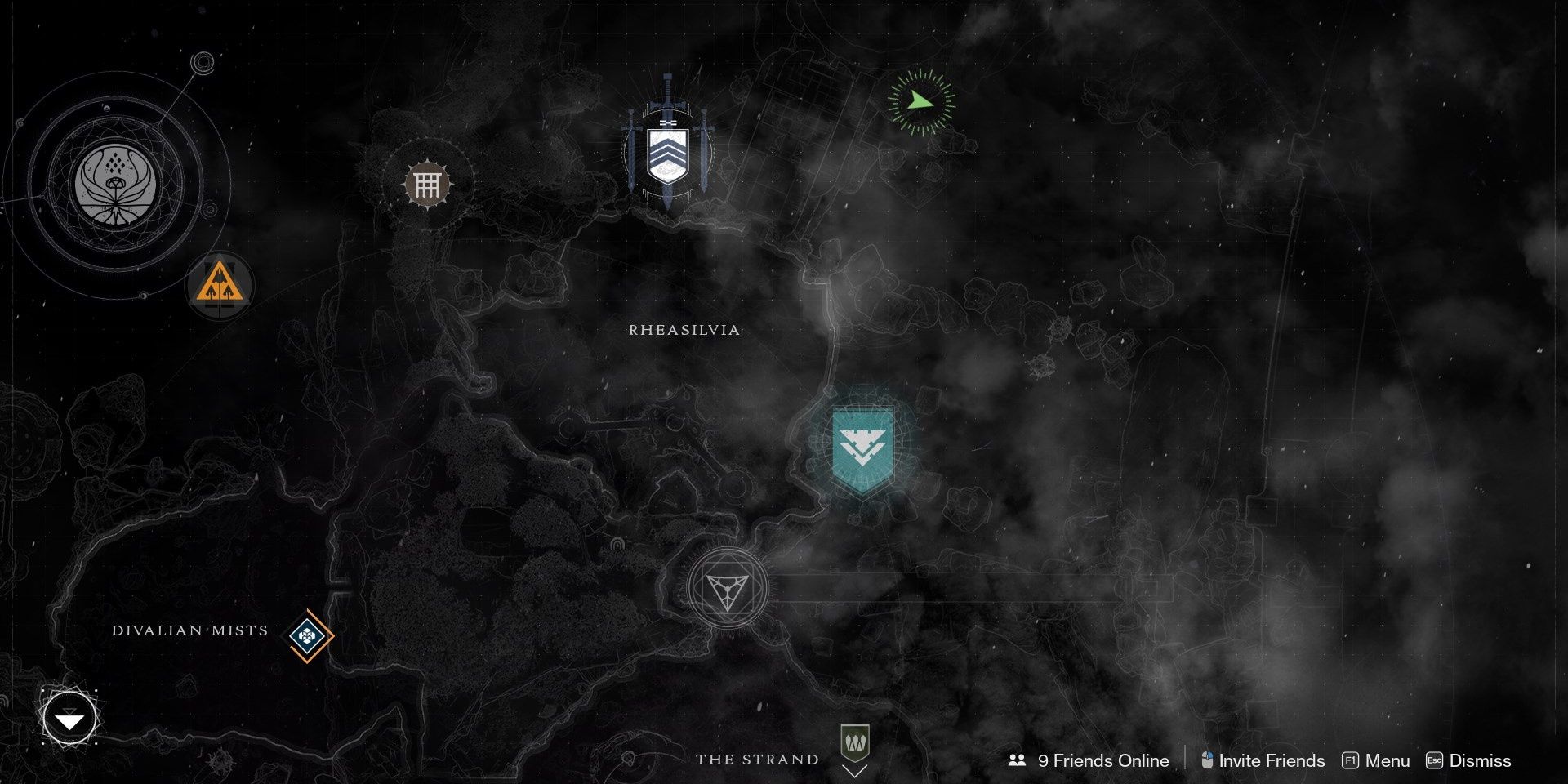1568x784 pixels.
Task: Open the orange triangular activity icon below the planet emblem
Action: (x=219, y=285)
